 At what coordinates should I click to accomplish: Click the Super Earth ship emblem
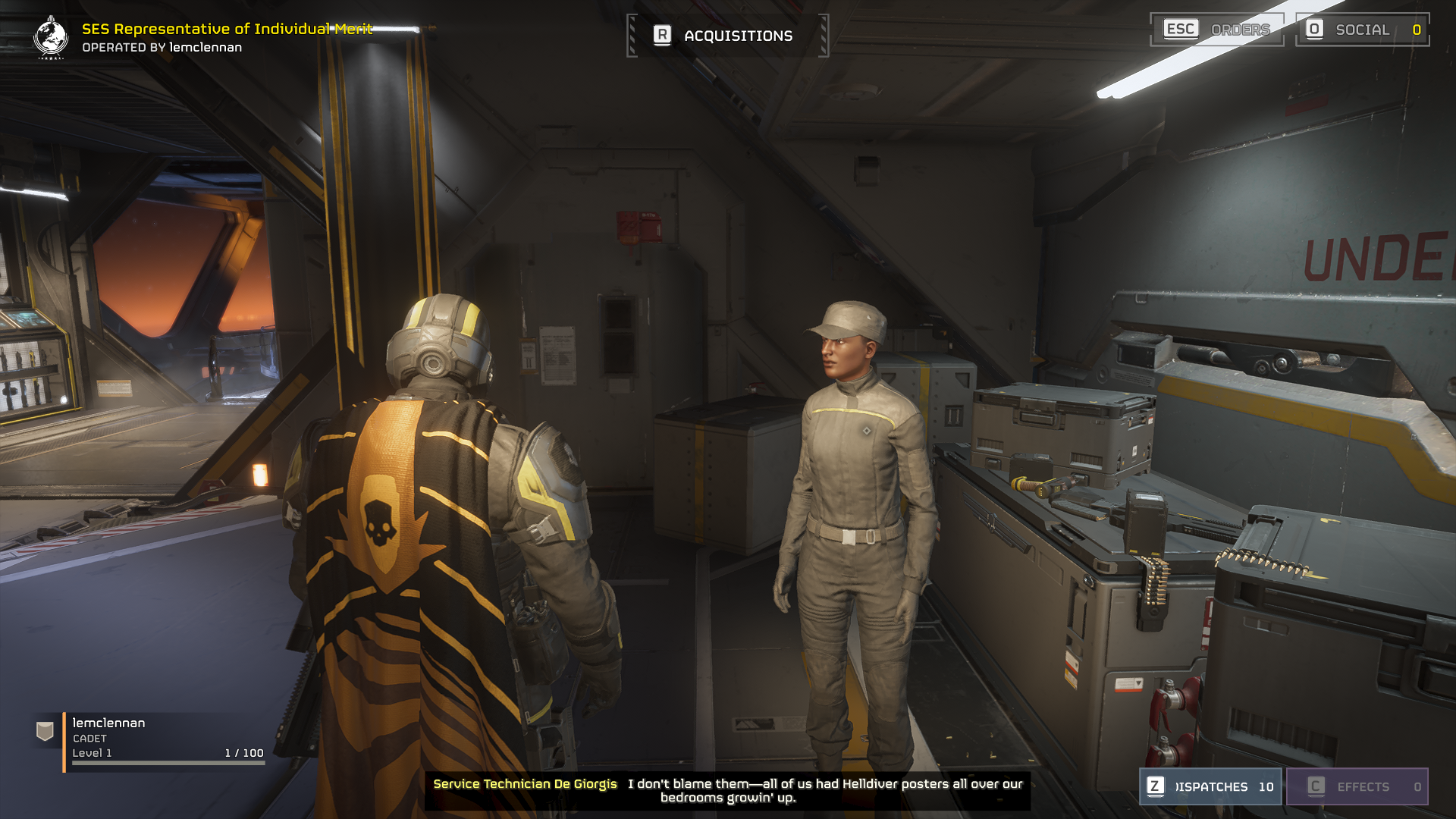point(51,37)
